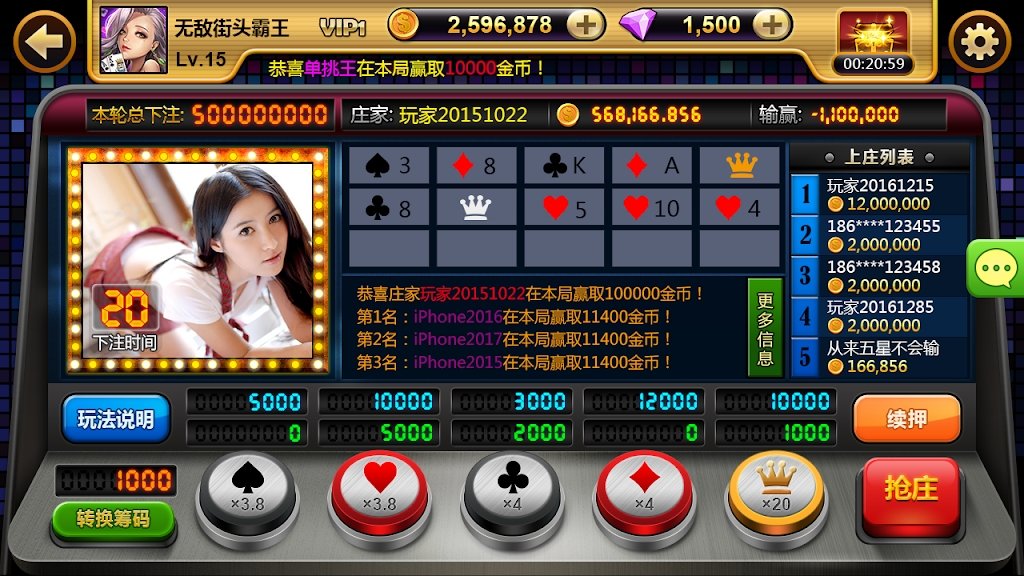Select 从来五星不会输 in banker list

[880, 357]
